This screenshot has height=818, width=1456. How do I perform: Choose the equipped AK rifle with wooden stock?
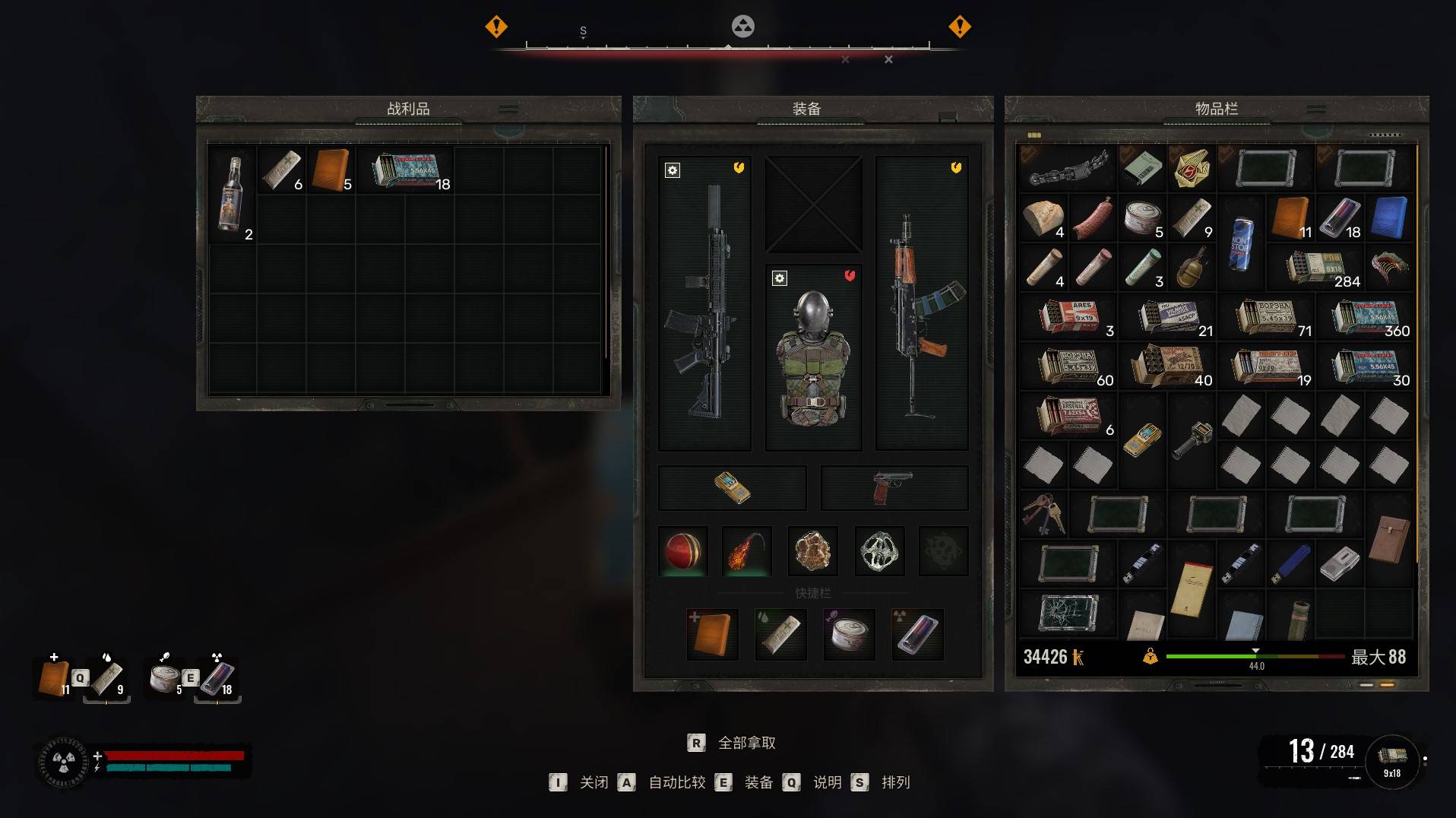[x=921, y=303]
